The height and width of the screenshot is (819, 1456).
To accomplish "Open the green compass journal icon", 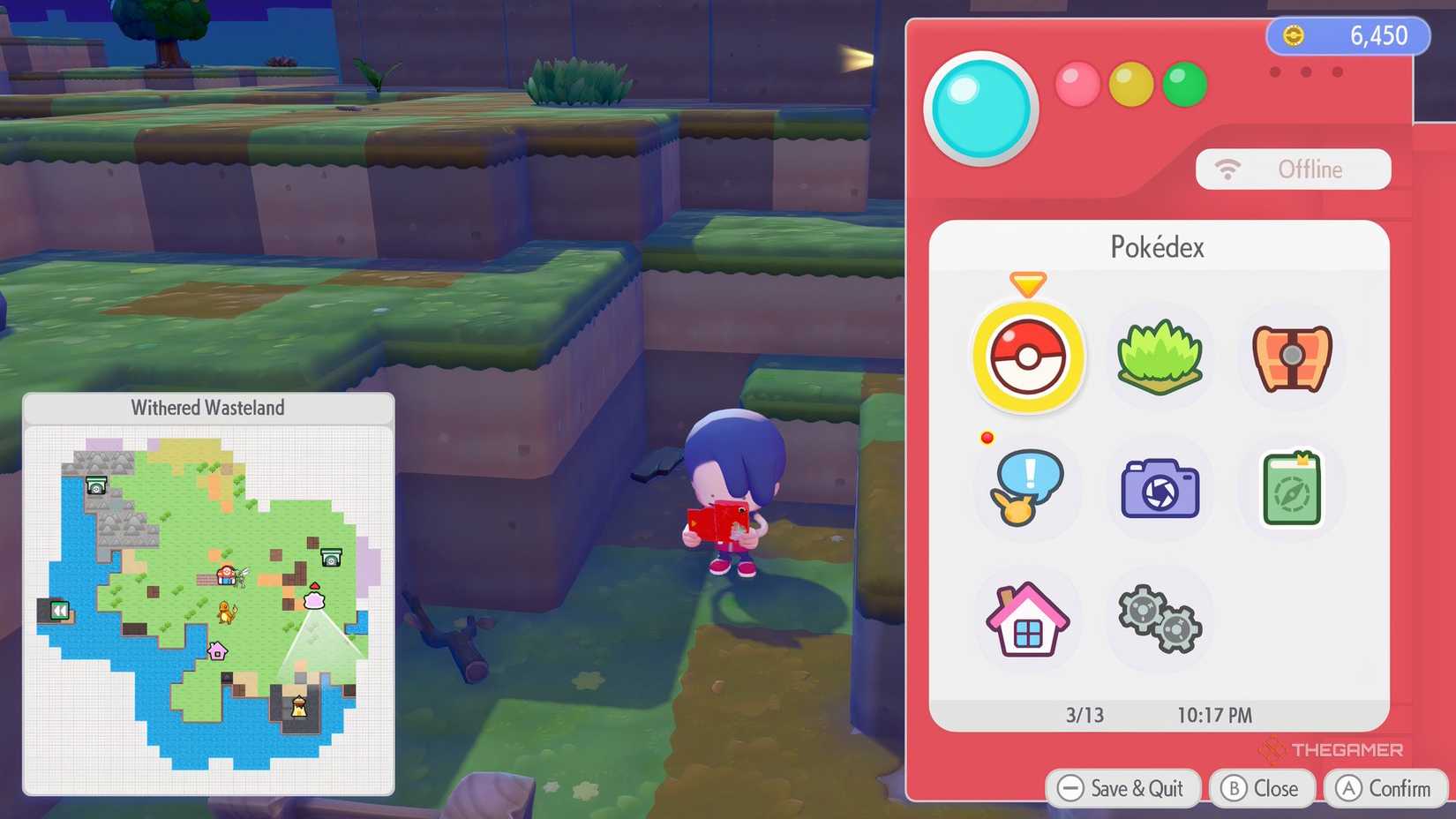I will [1290, 489].
